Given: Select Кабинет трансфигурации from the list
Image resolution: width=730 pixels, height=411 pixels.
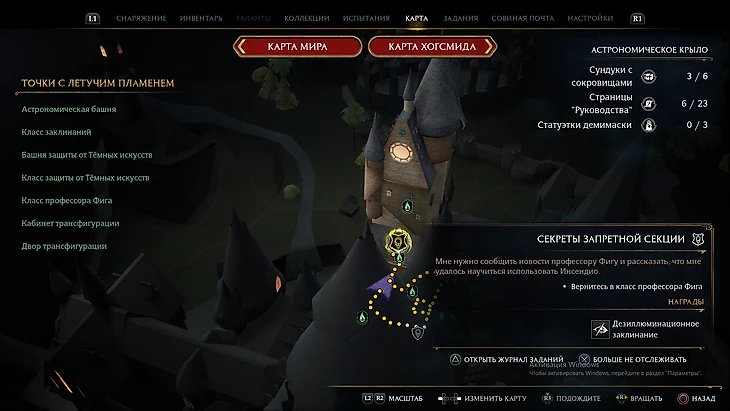Looking at the screenshot, I should [70, 223].
